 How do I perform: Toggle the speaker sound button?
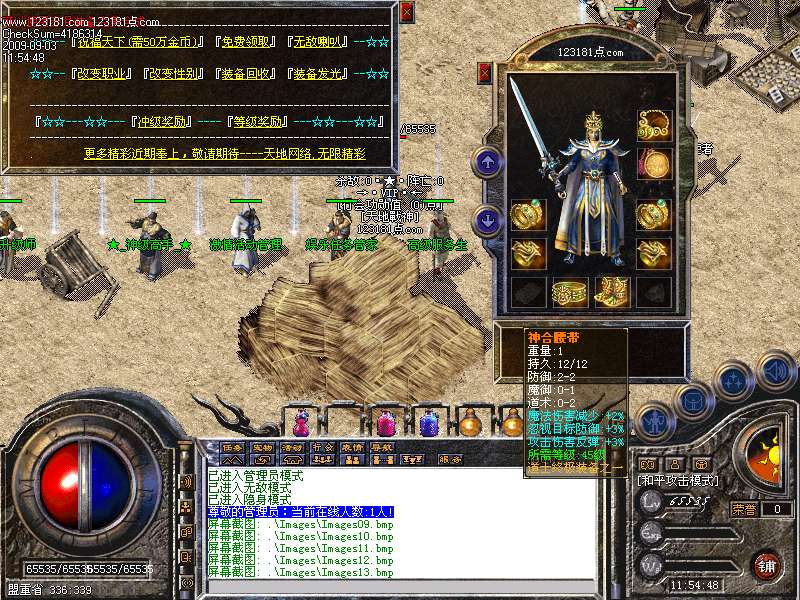(x=775, y=372)
